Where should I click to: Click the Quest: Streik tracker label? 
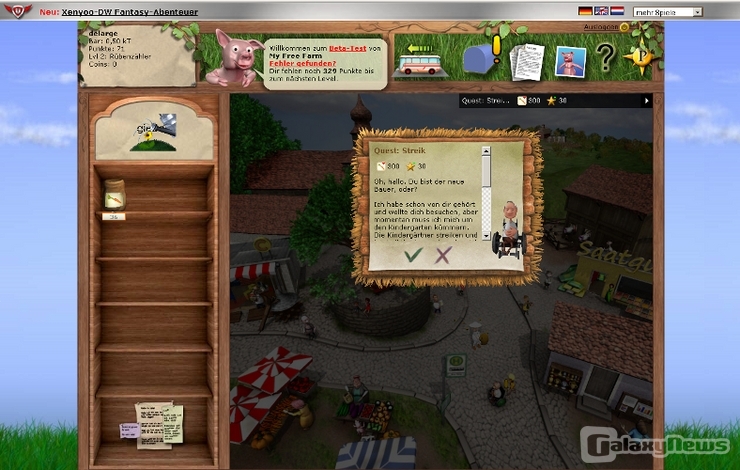486,100
